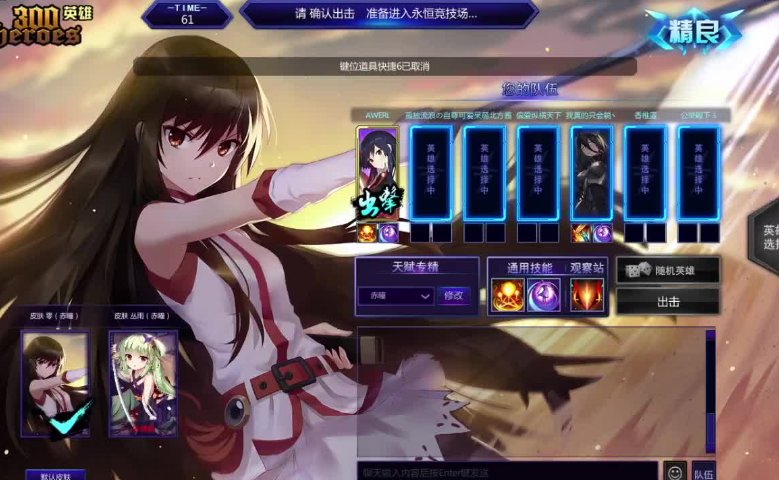Choose the purple crescent common skill icon
The height and width of the screenshot is (480, 779).
click(x=544, y=295)
